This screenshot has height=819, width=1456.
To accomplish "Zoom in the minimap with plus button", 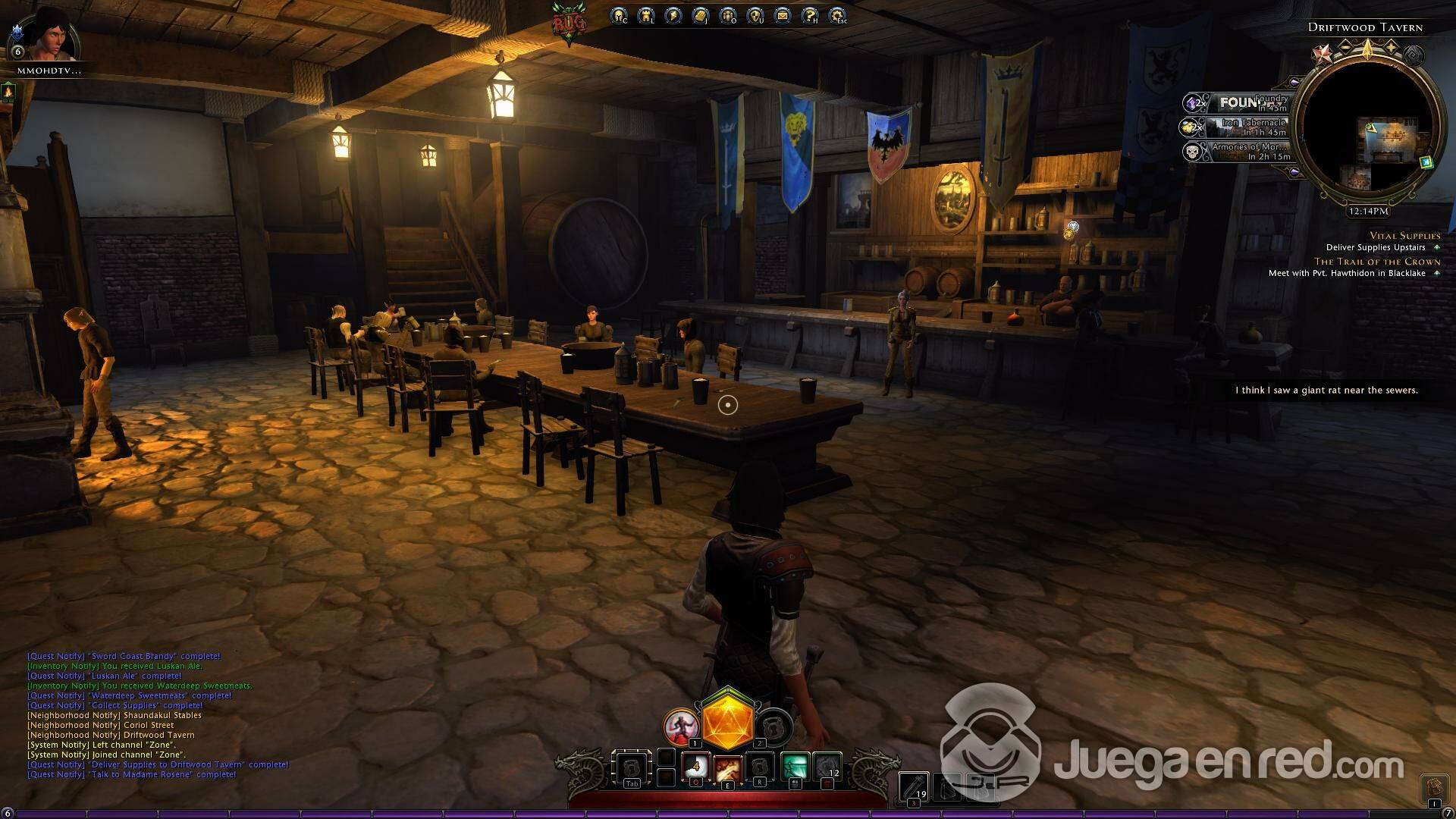I will pos(1392,48).
